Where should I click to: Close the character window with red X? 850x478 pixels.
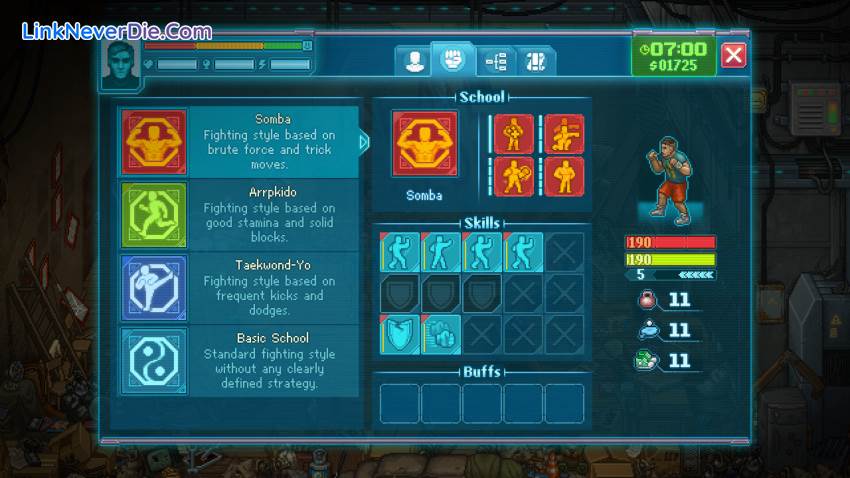(733, 55)
